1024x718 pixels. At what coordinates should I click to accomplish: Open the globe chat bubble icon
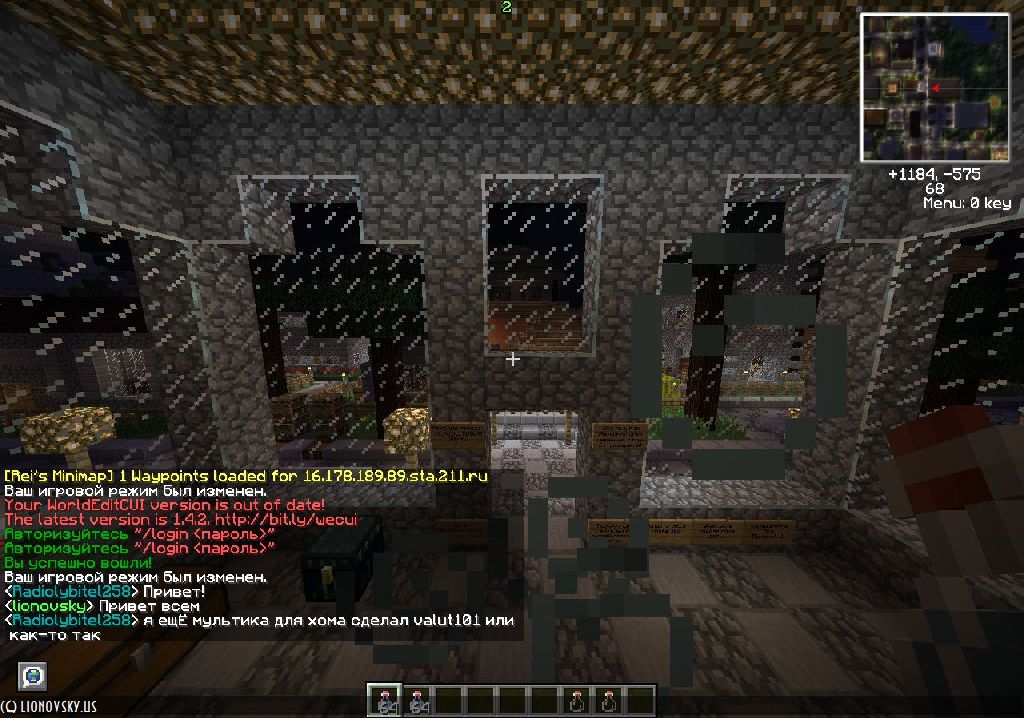[x=31, y=676]
